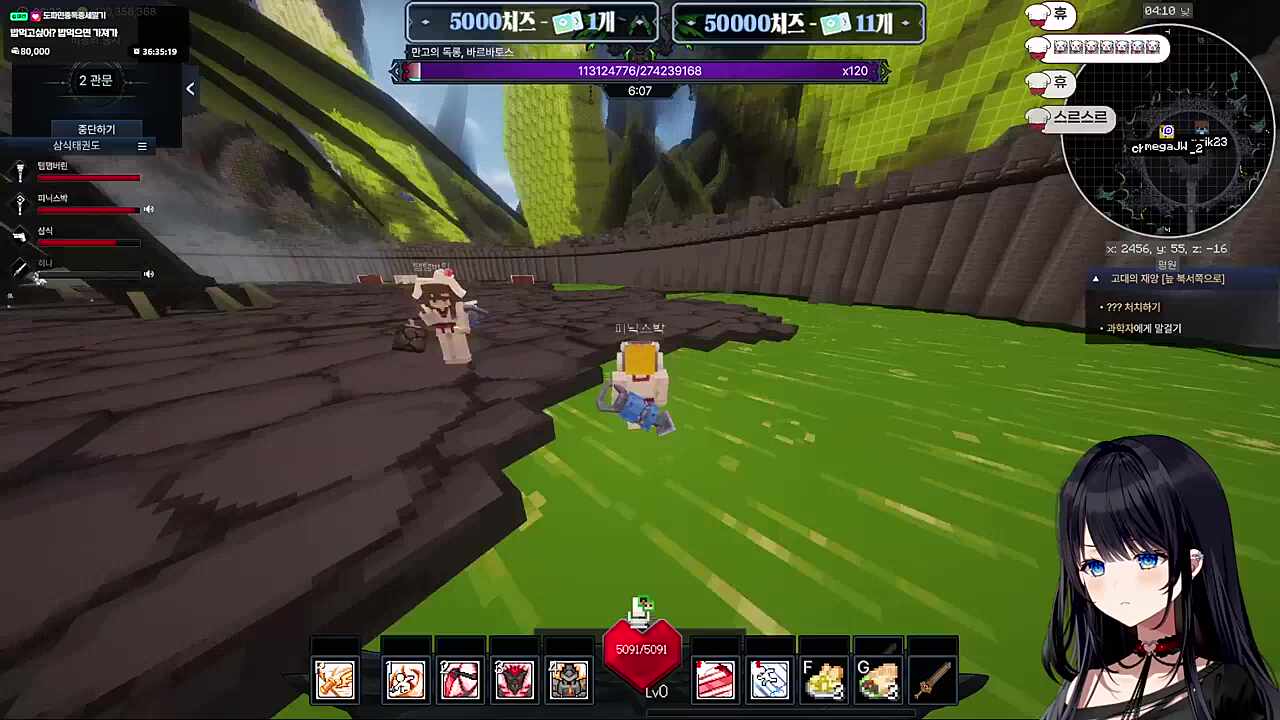Collapse the 고대의 재앙 quest tracker header
Screen dimensions: 1280x720
(x=1096, y=279)
